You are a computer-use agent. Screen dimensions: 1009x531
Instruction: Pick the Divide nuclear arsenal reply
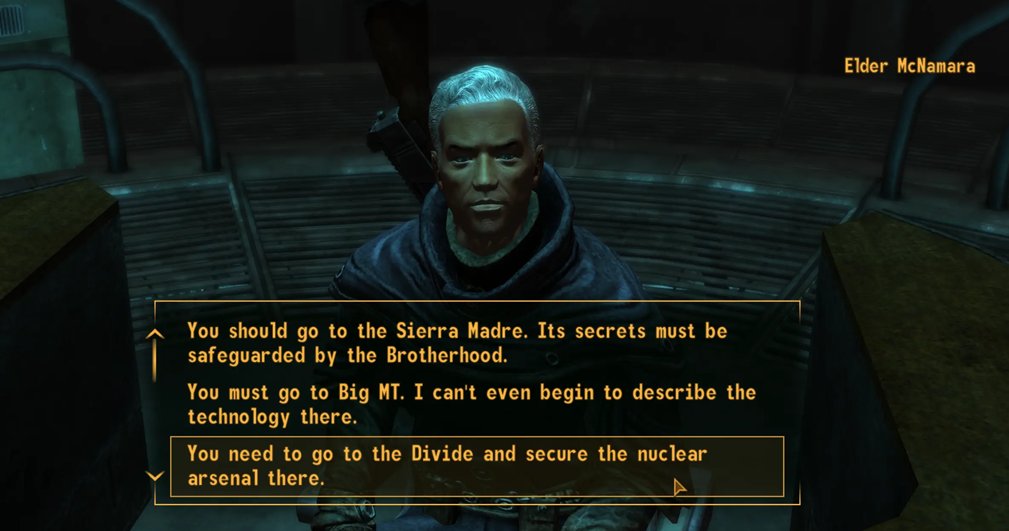pyautogui.click(x=446, y=466)
